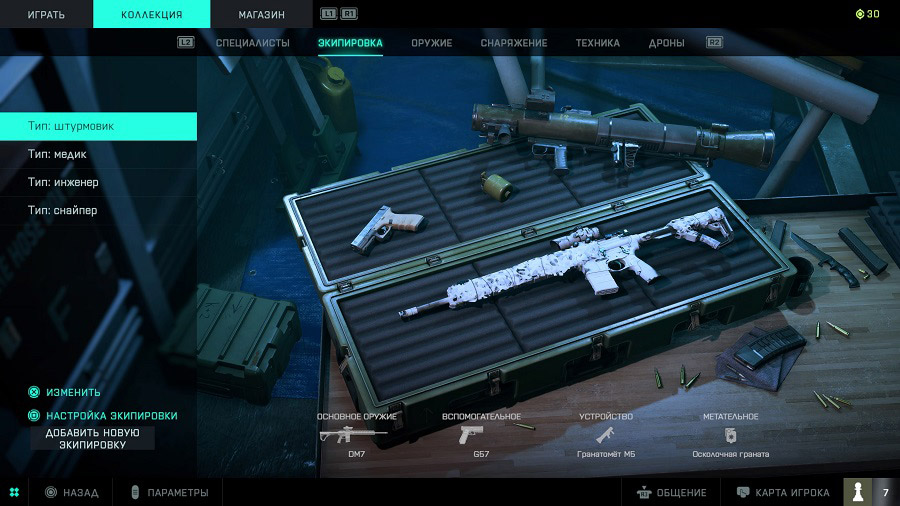Open the ИГРАТЬ top tab
The width and height of the screenshot is (900, 506).
(x=46, y=14)
